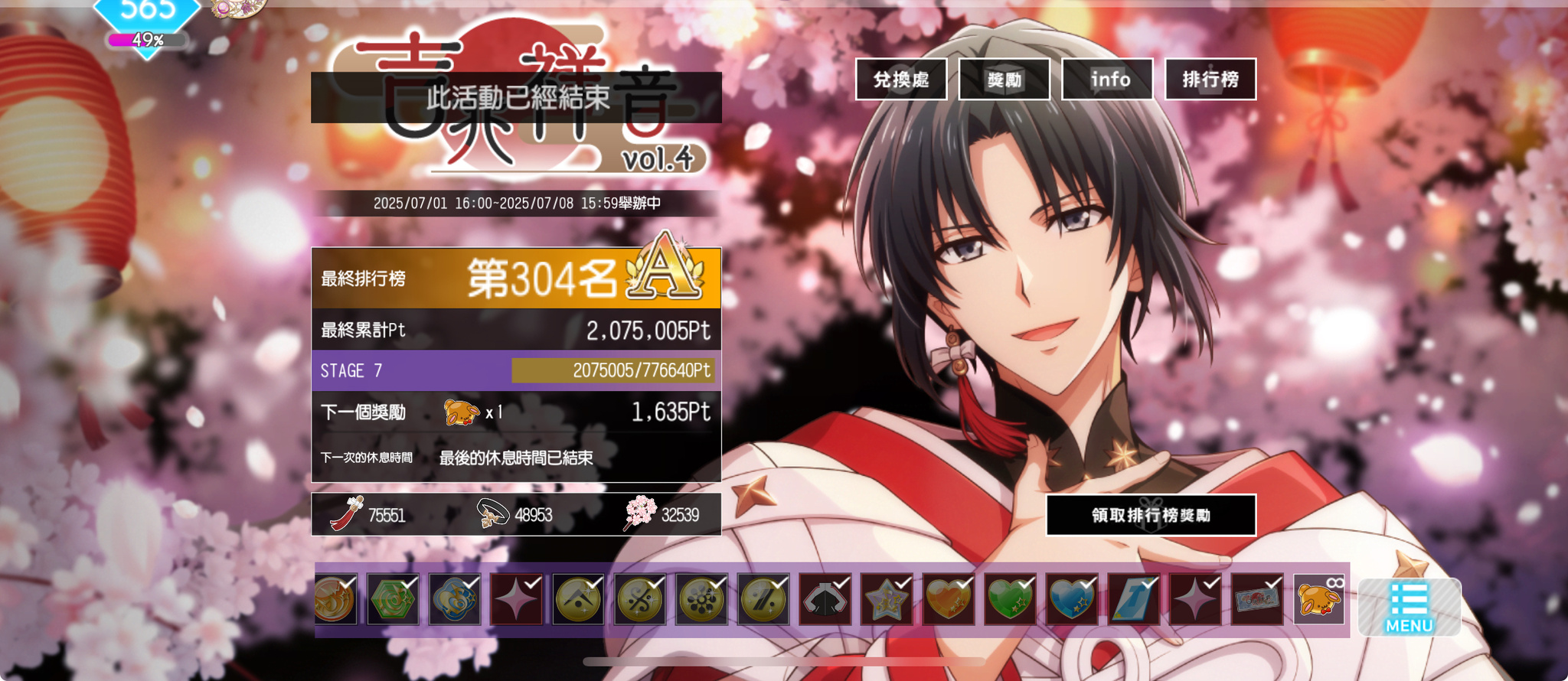Show the event info page

(1108, 80)
